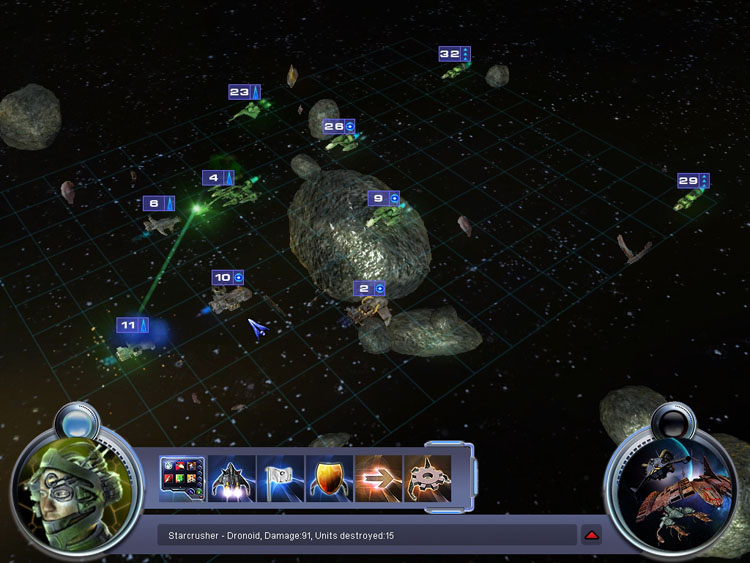This screenshot has height=563, width=750.
Task: Target enemy unit marker number 2
Action: click(x=370, y=288)
